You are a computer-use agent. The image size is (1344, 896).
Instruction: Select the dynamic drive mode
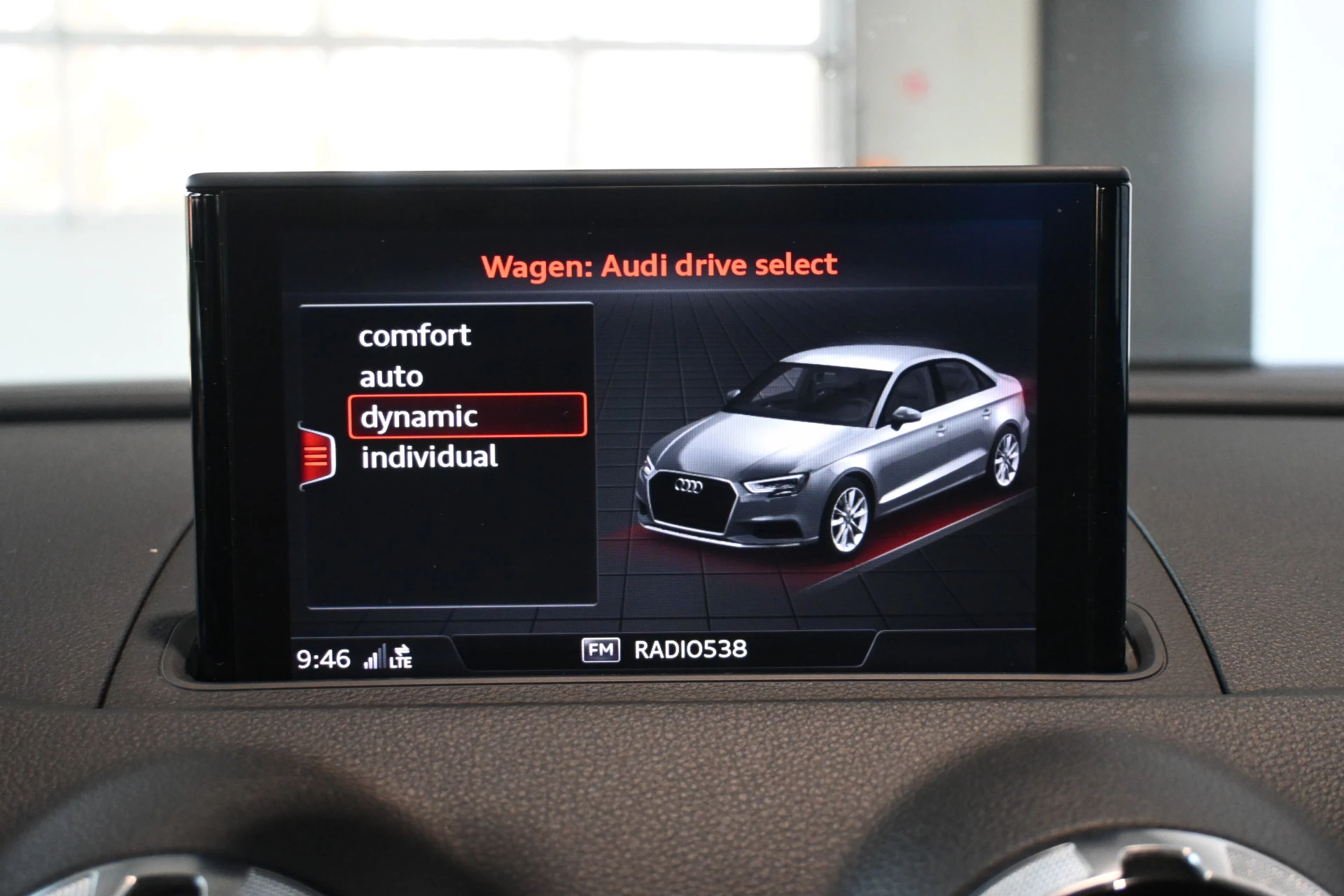[467, 416]
